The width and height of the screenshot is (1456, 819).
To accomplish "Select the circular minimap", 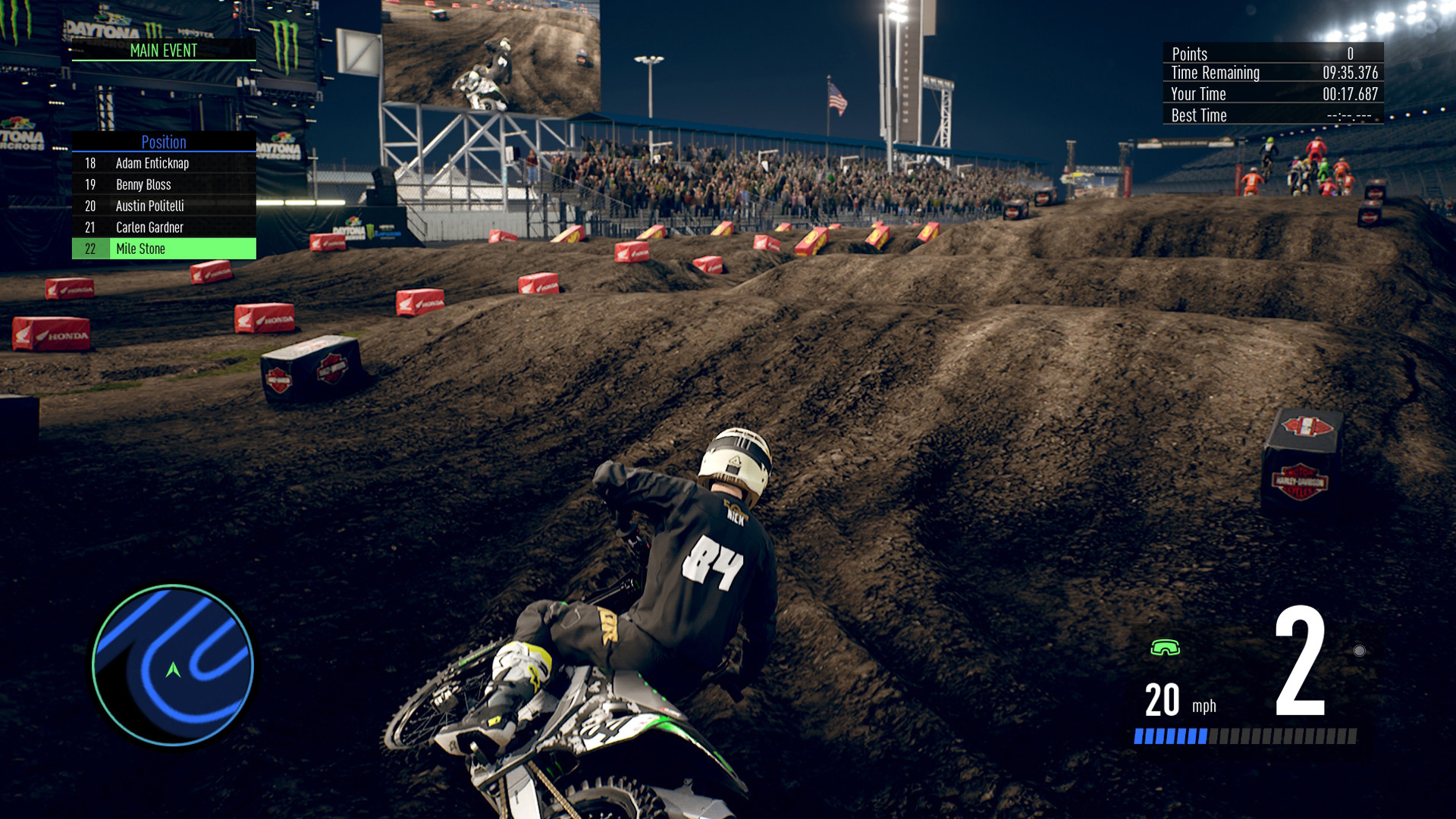I will click(173, 665).
